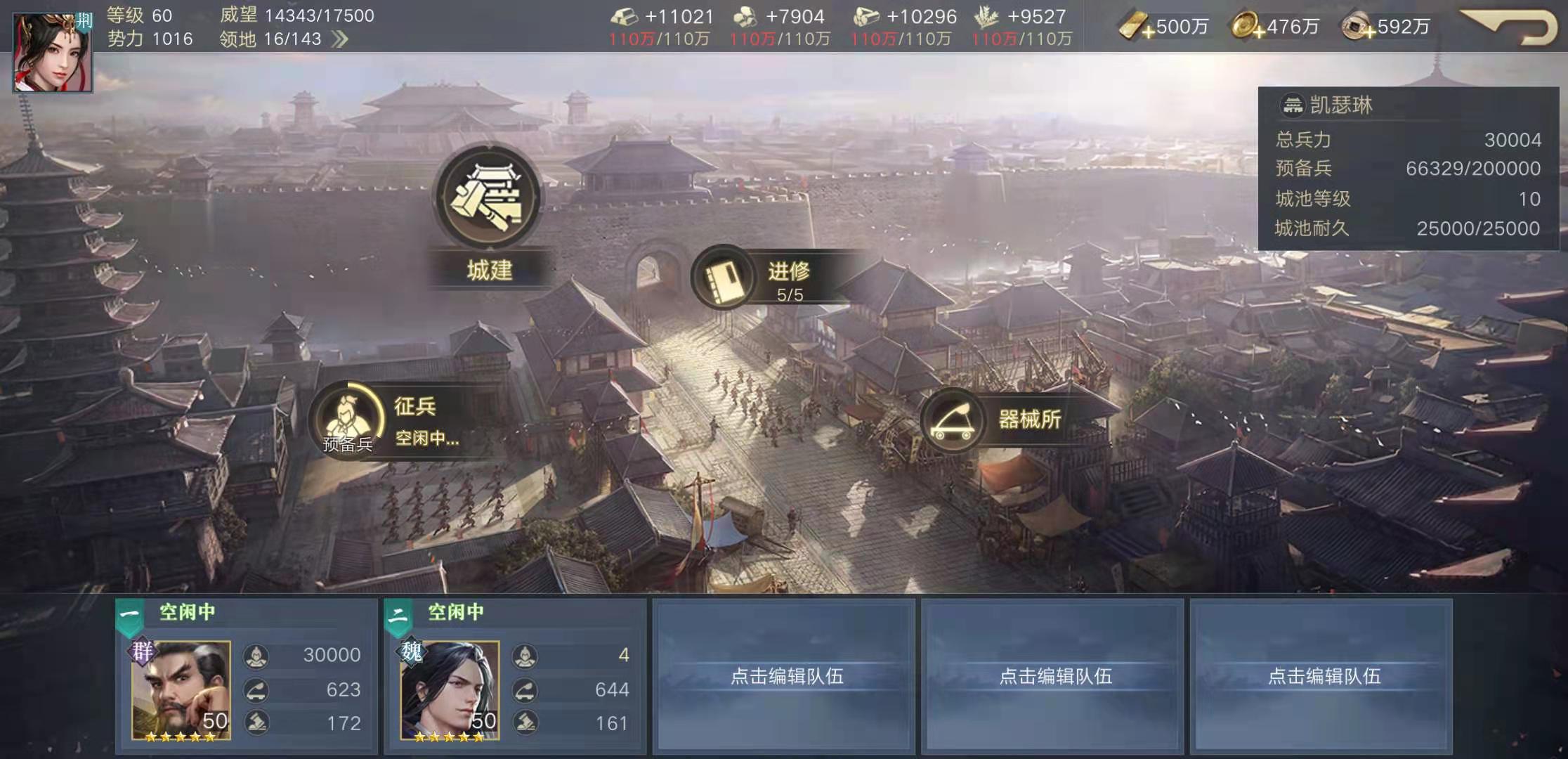
Task: Open the 城建 city construction menu
Action: [x=487, y=204]
